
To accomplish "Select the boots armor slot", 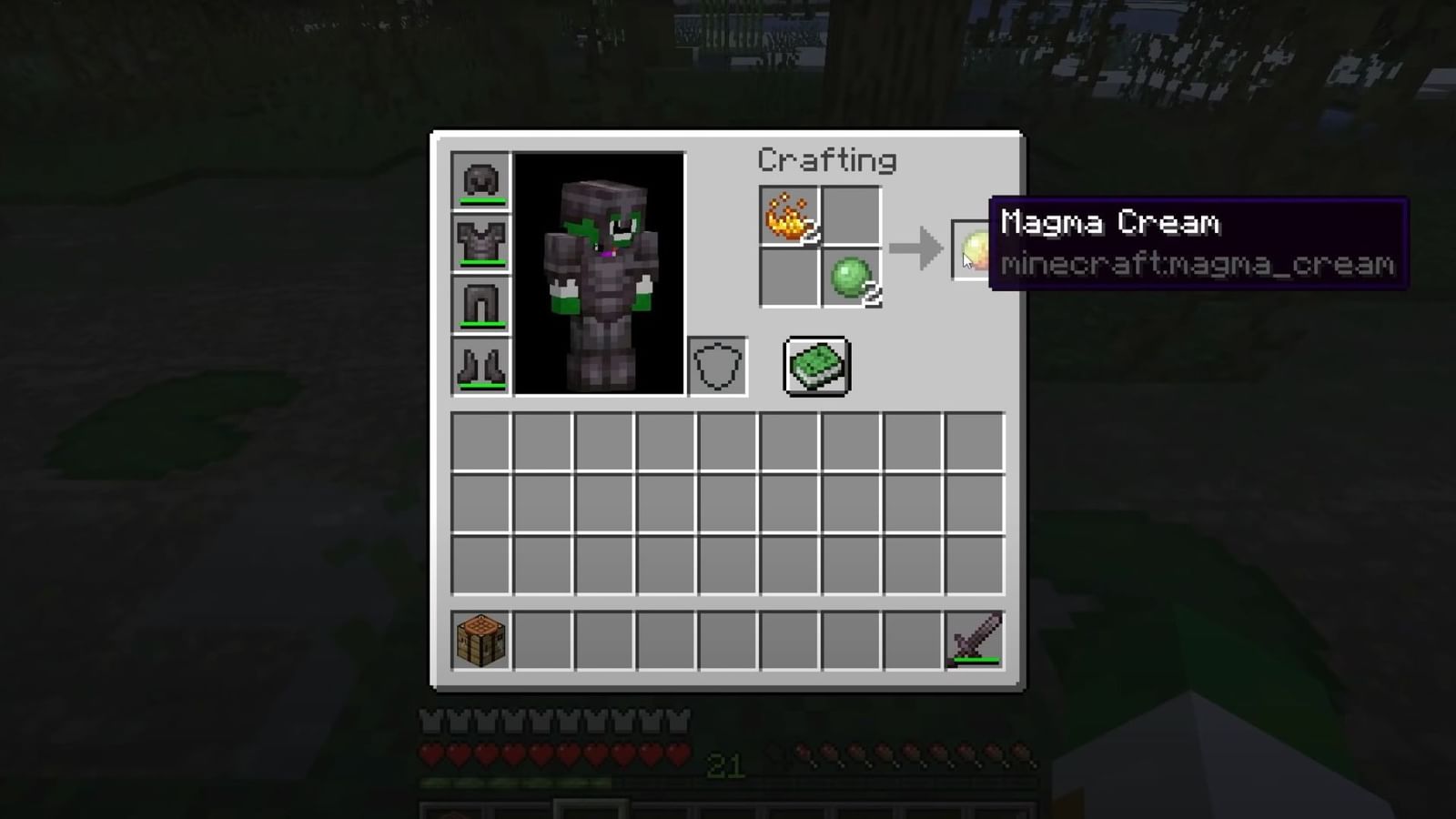I will (x=480, y=366).
